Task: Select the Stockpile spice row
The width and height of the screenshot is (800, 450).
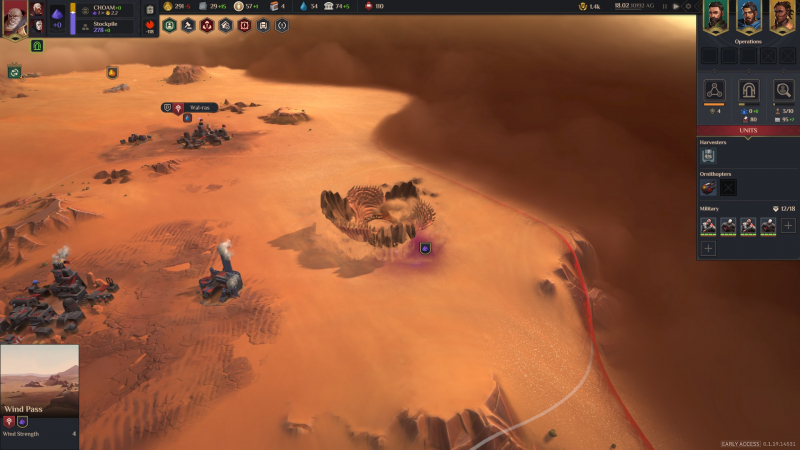Action: 107,27
